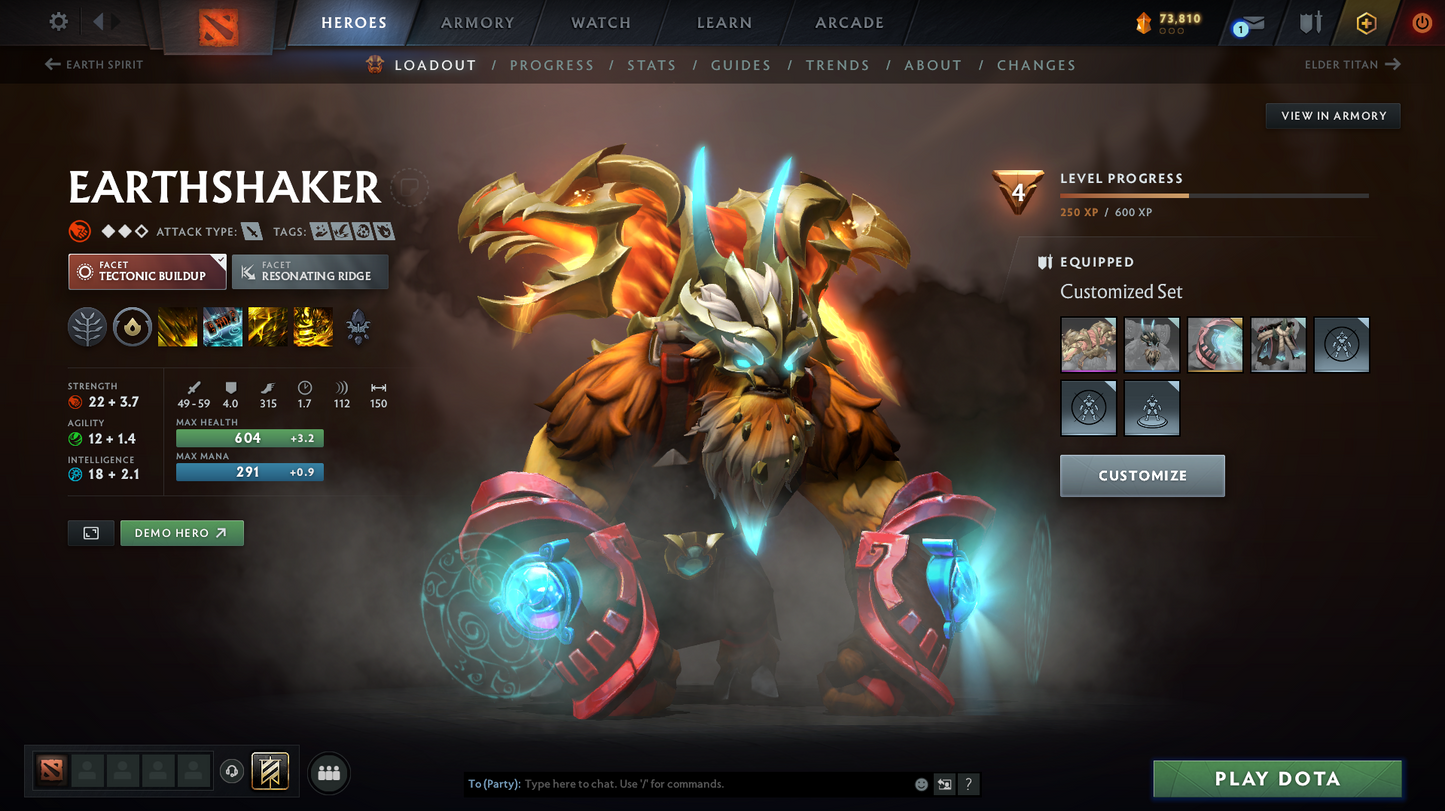
Task: Click the max health progress bar
Action: coord(249,438)
